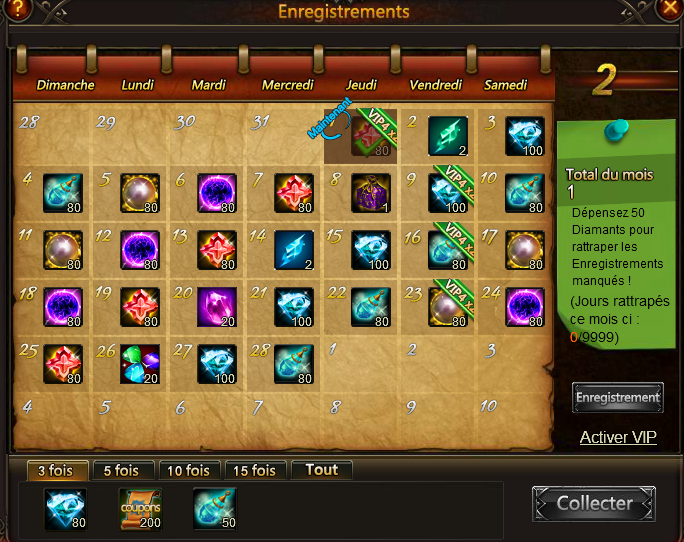Select the coupons 200 reward icon
The image size is (684, 542).
coord(140,508)
